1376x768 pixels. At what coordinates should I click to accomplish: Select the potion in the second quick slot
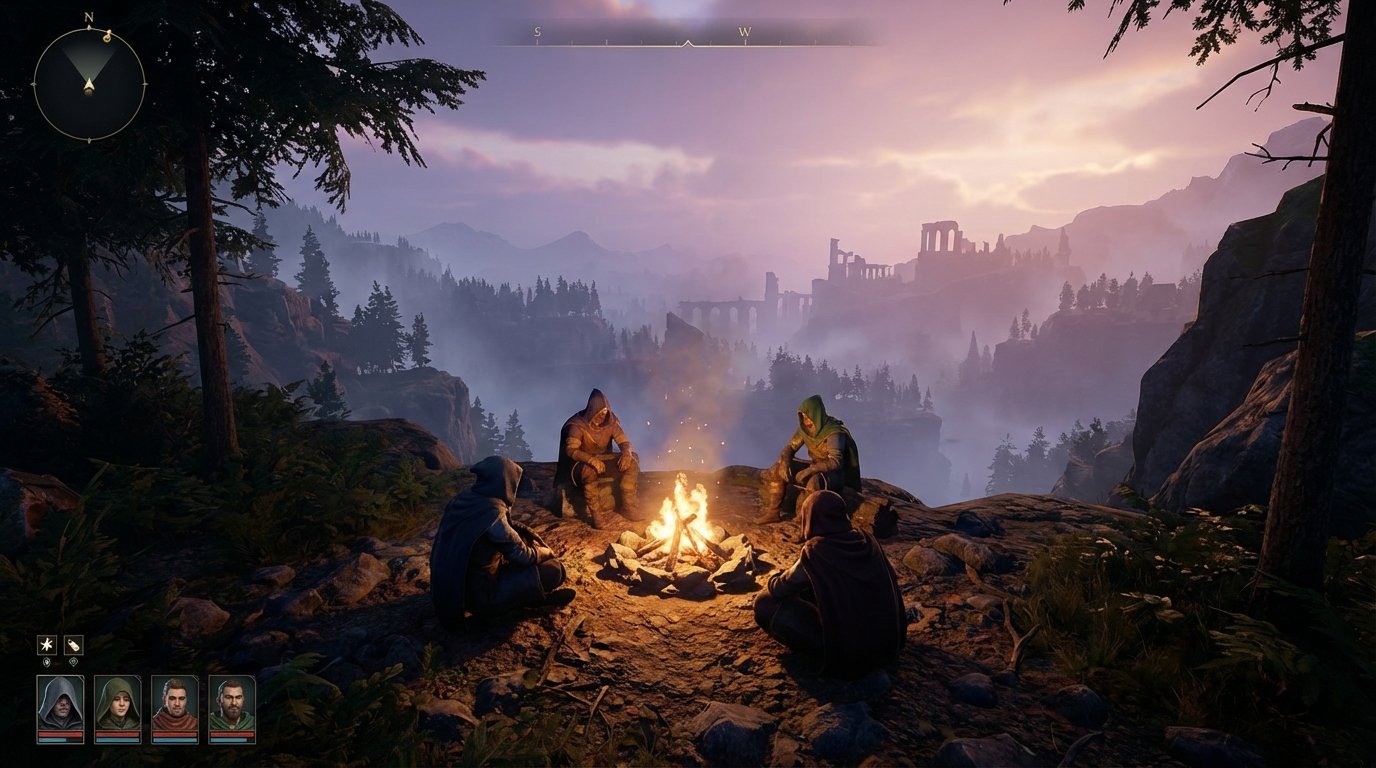click(x=74, y=645)
